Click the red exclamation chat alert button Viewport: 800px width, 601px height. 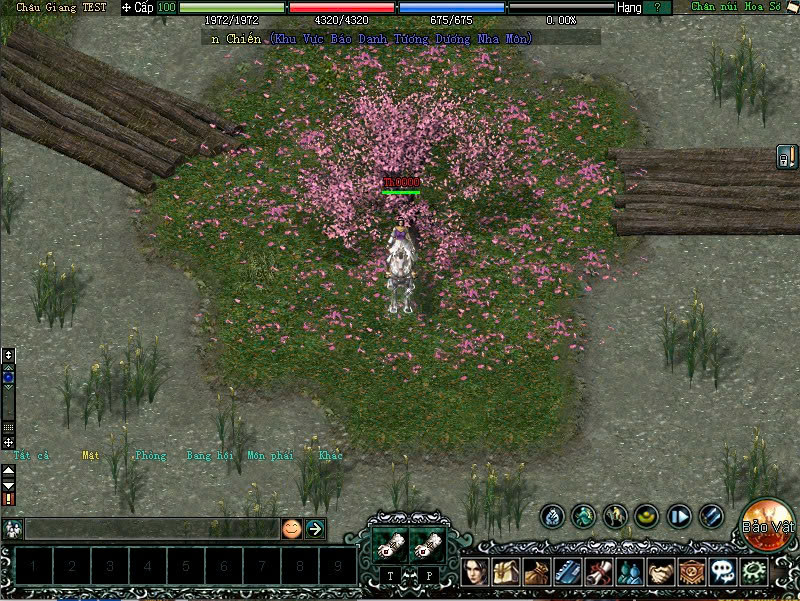click(9, 498)
